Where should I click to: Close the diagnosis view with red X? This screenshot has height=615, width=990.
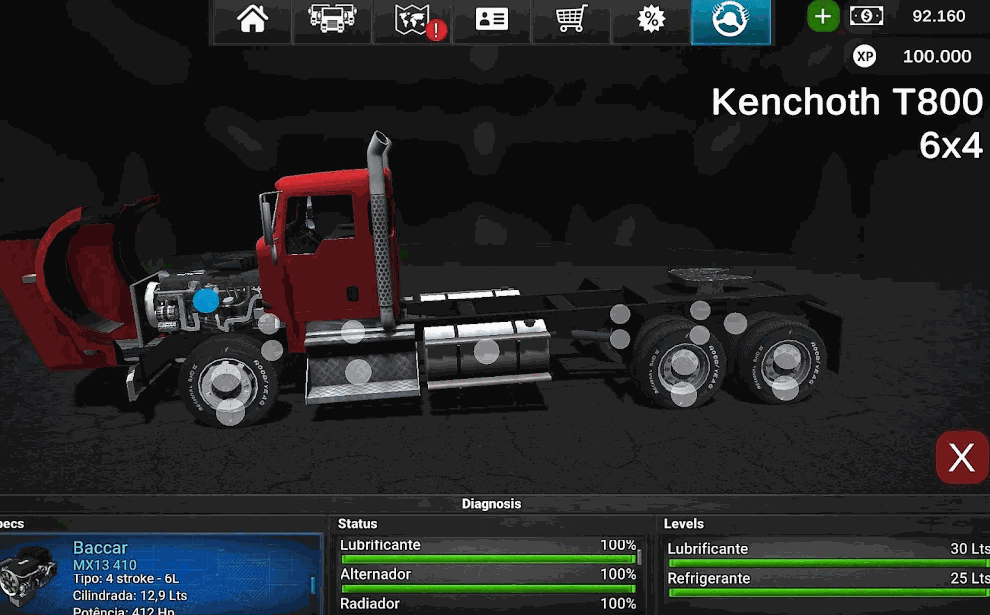coord(961,458)
